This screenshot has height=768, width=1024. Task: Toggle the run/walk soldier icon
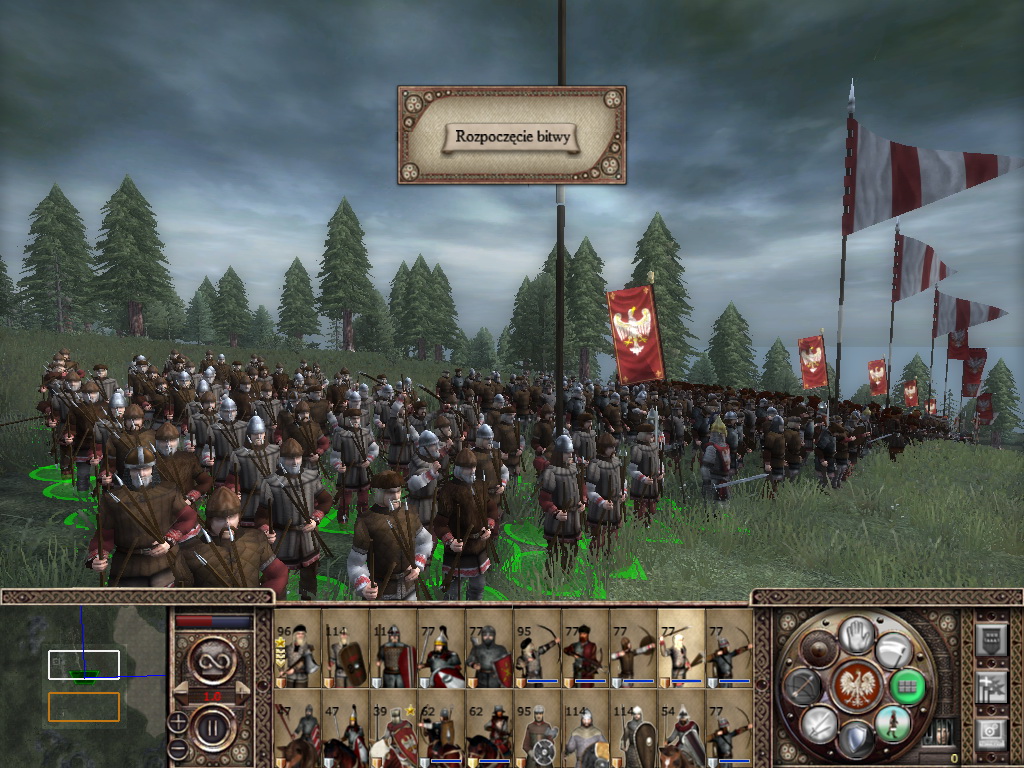coord(891,722)
